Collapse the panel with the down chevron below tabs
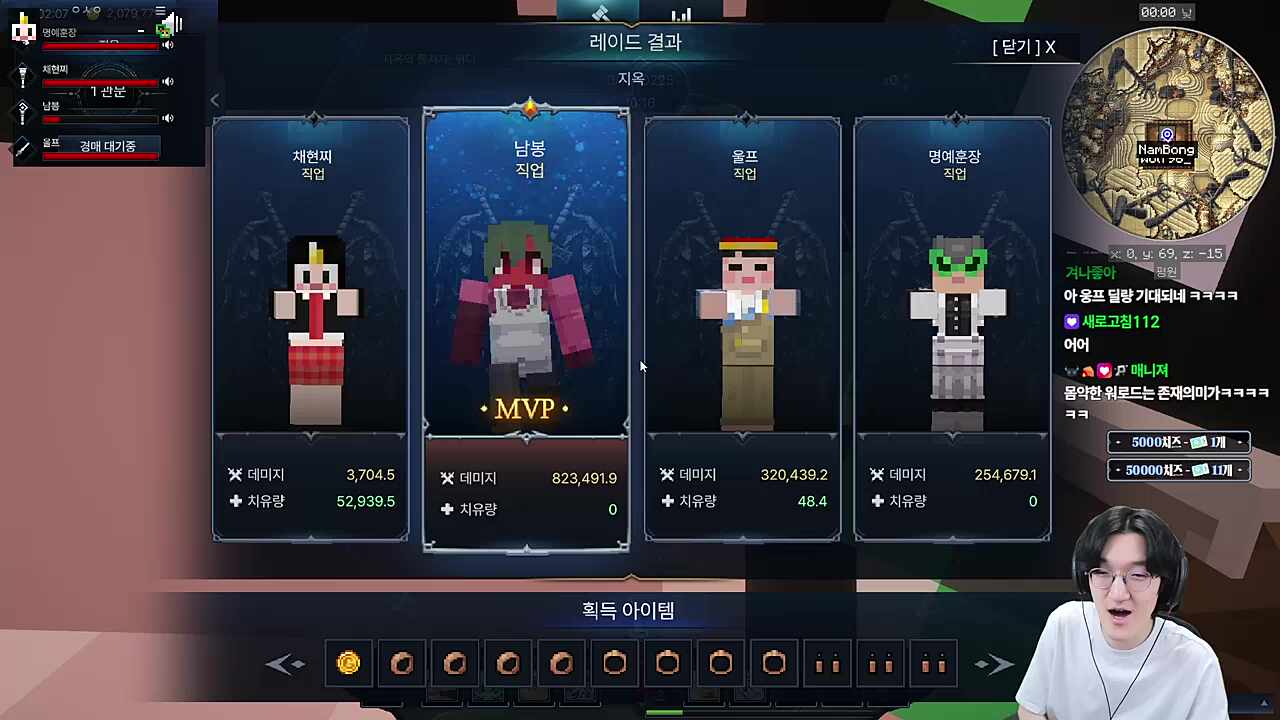This screenshot has width=1280, height=720. click(629, 26)
